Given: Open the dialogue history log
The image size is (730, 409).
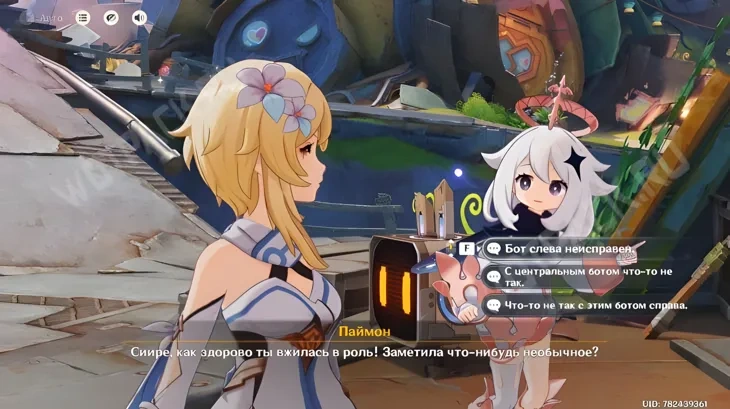Looking at the screenshot, I should [82, 18].
